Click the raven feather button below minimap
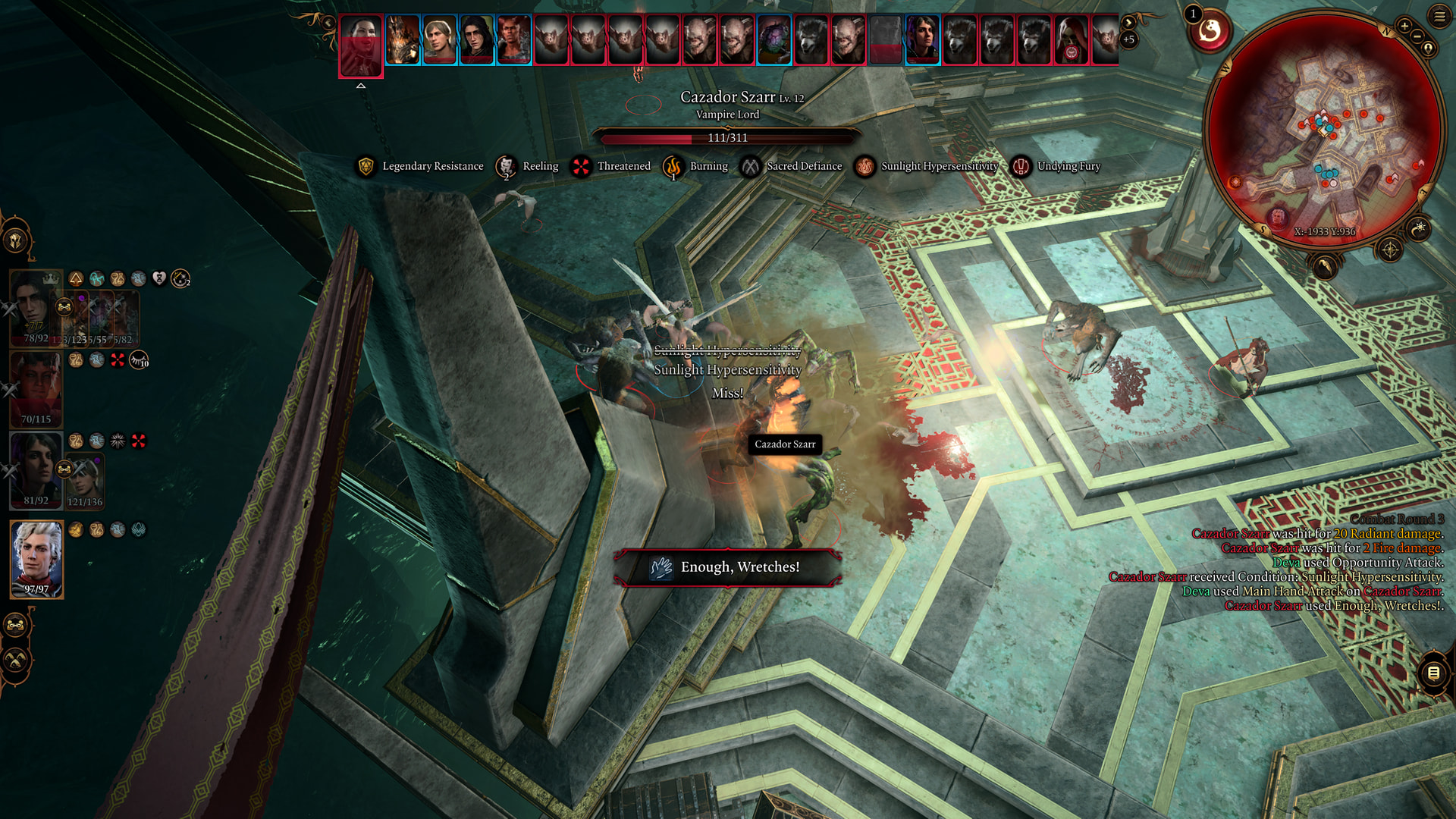1456x819 pixels. point(1324,266)
